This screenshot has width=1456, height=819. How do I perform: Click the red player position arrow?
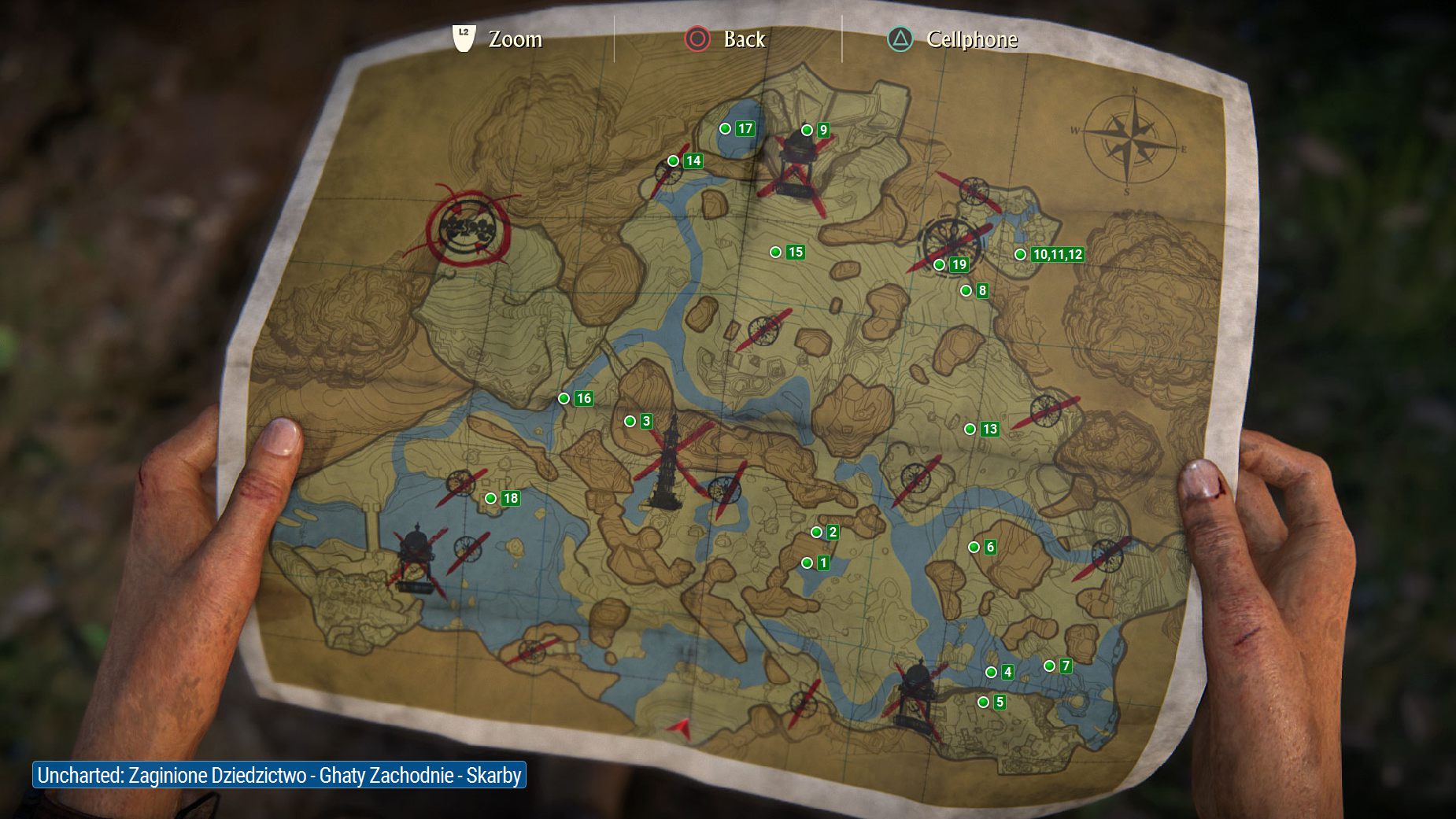pos(681,729)
